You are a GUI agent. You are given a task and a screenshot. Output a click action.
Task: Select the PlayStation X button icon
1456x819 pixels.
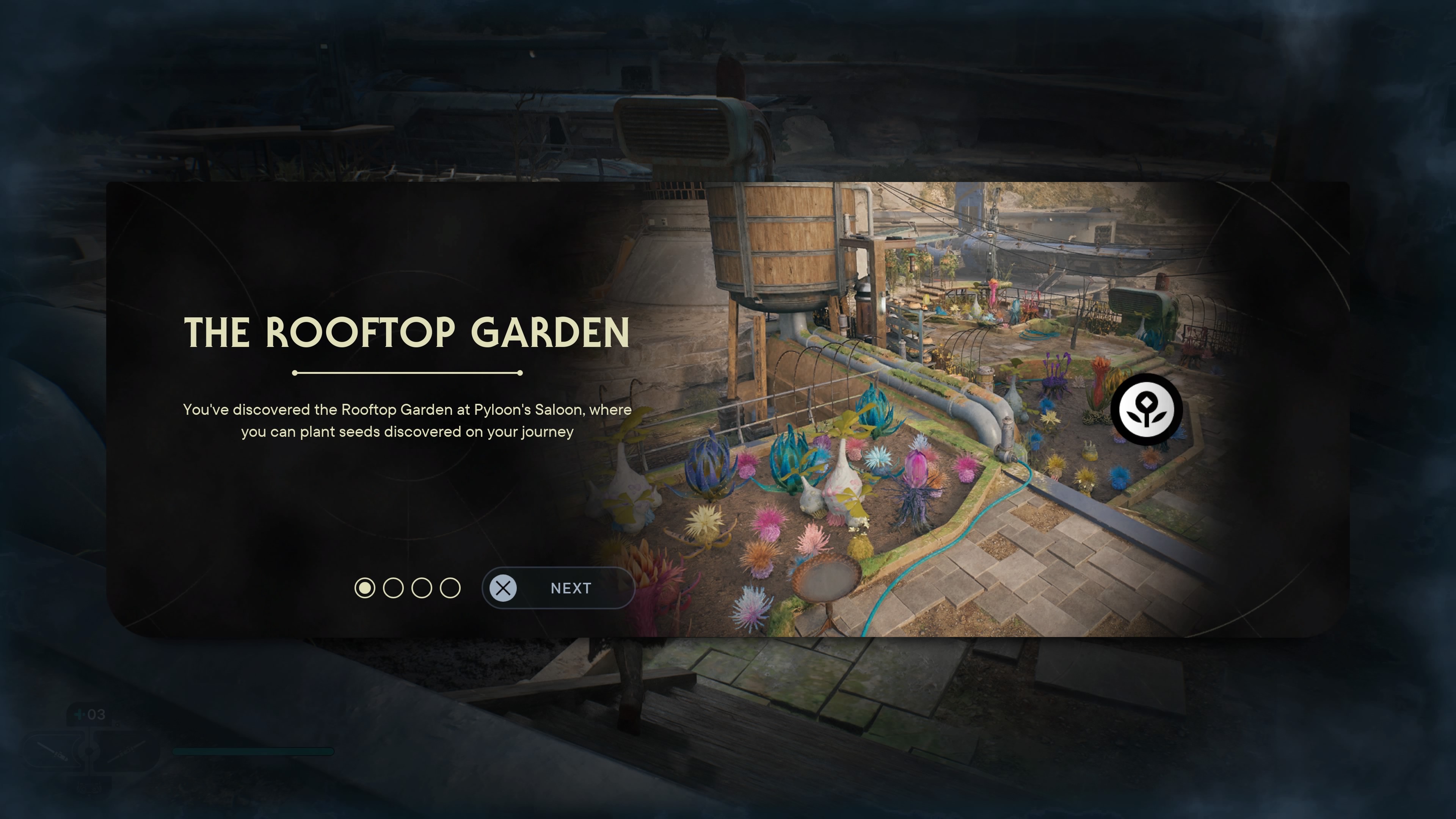tap(503, 588)
